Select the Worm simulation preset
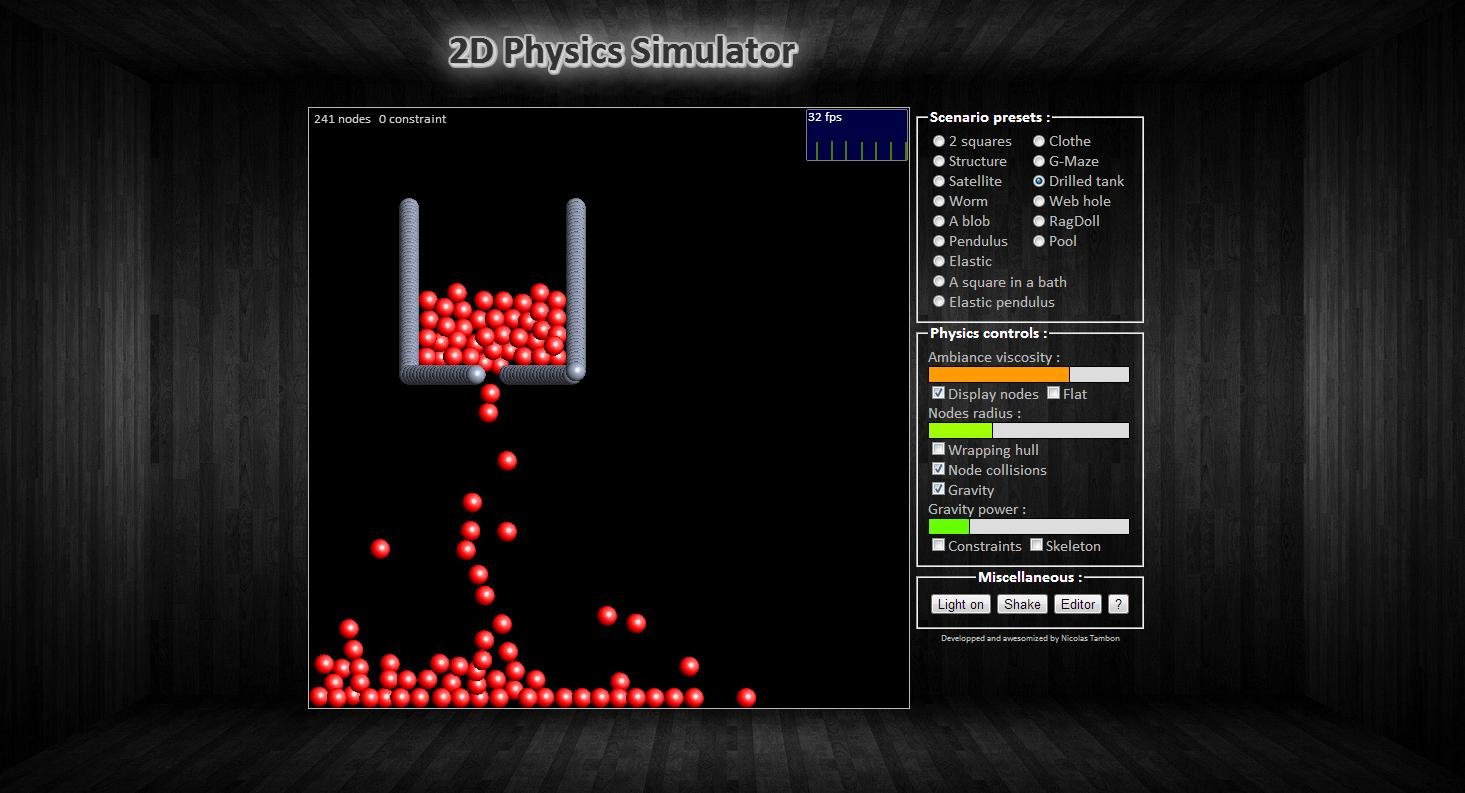Viewport: 1465px width, 793px height. coord(939,201)
